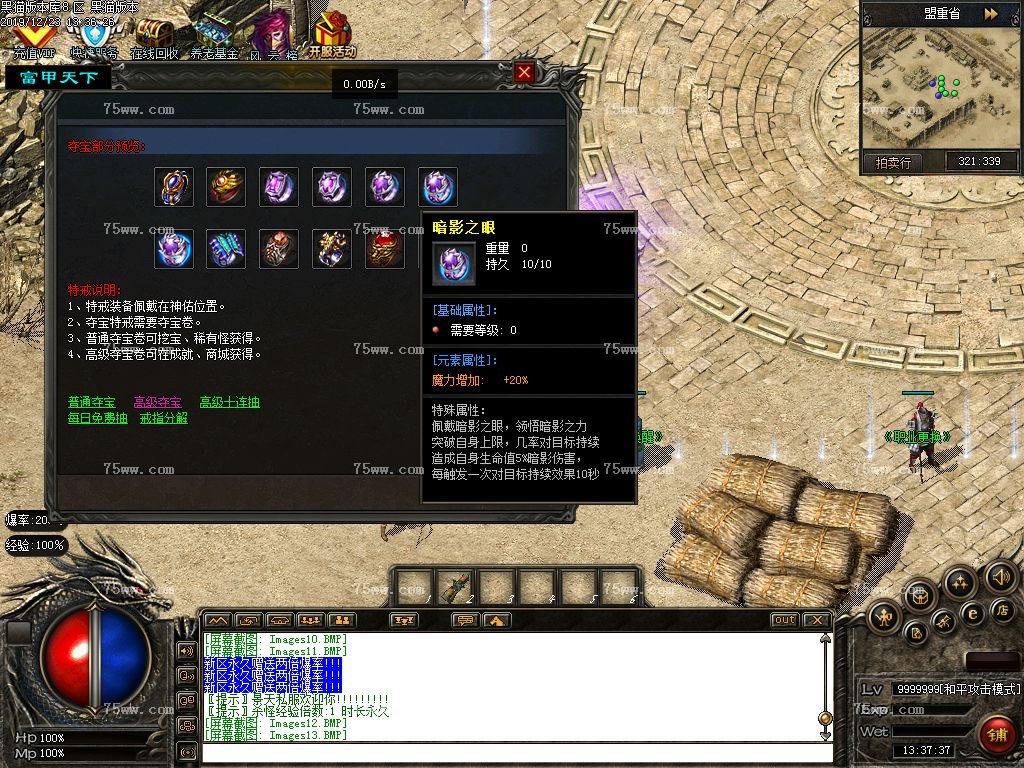Select the 高级十连抽 ten-draw link

tap(229, 402)
